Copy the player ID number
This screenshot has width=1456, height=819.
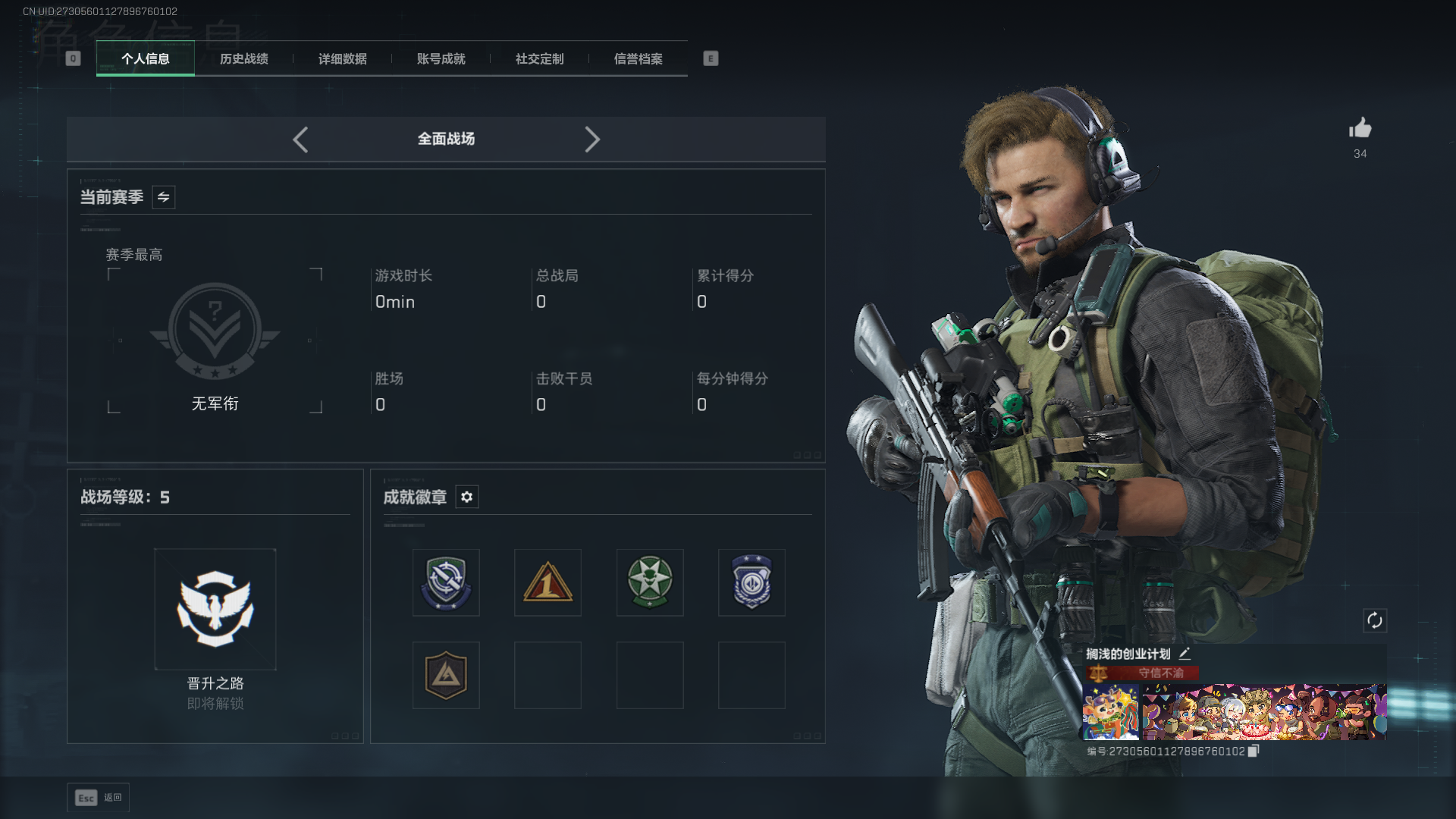pyautogui.click(x=1254, y=751)
